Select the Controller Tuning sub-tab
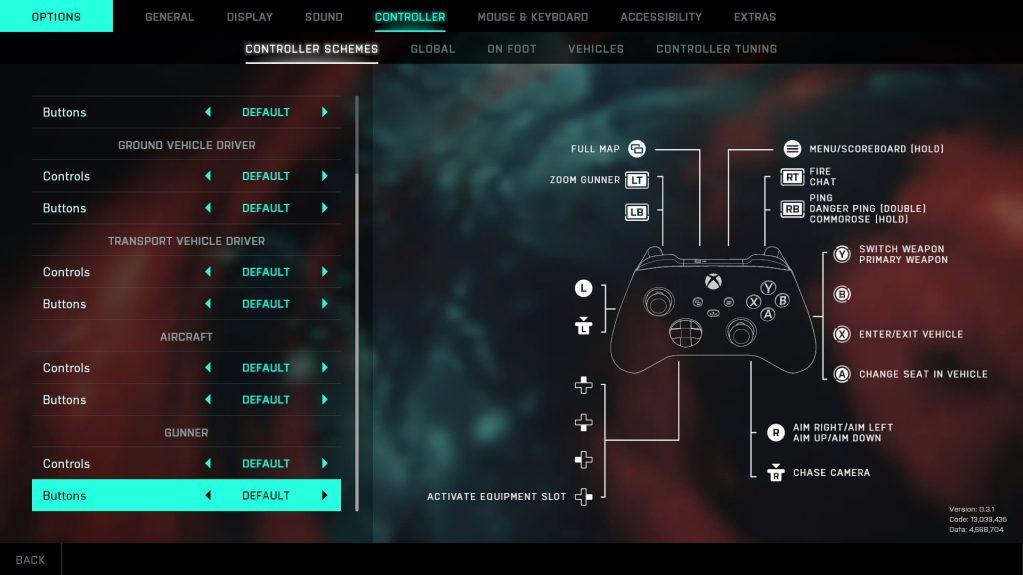 coord(716,49)
